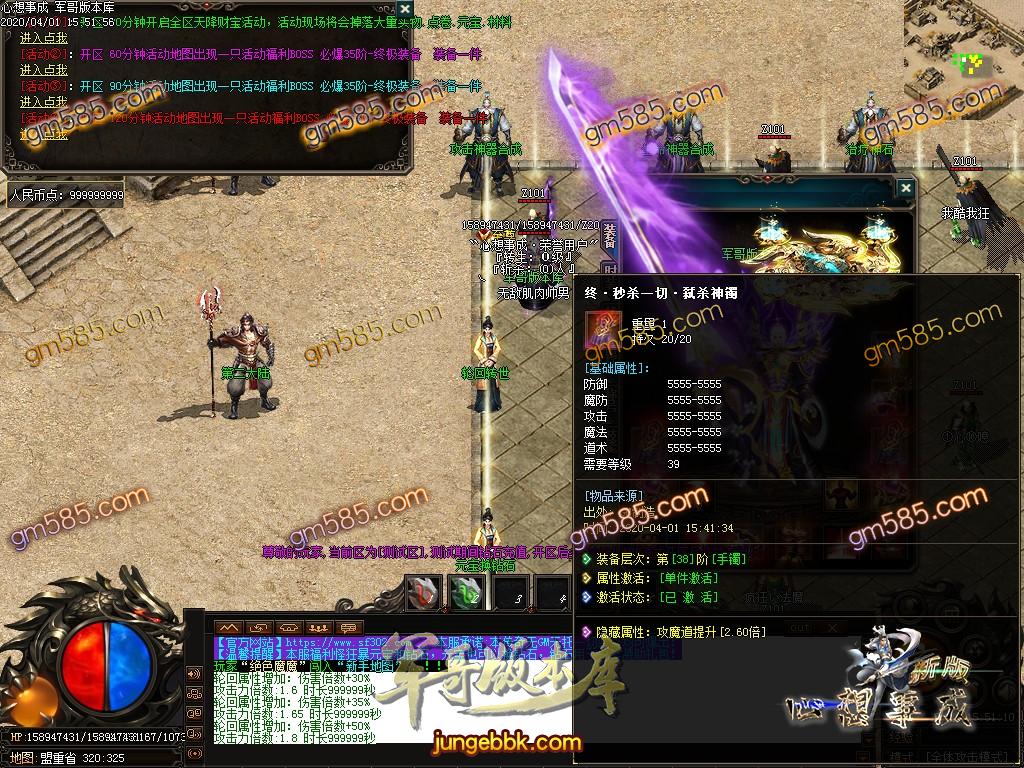Close the character equipment window
Screen dimensions: 1024x768
(x=905, y=187)
